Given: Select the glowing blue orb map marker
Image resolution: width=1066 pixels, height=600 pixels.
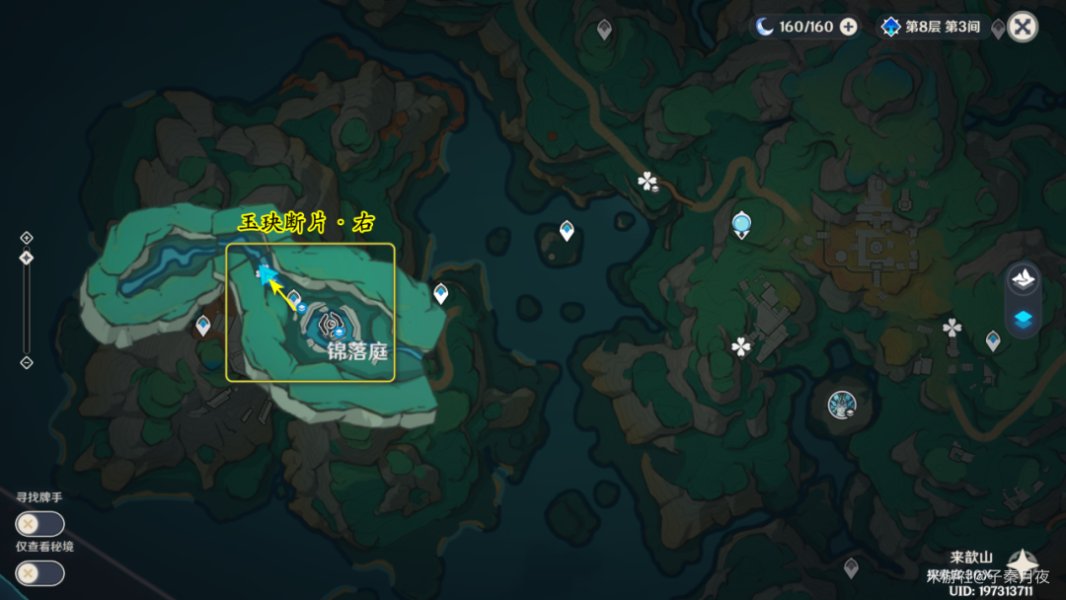Looking at the screenshot, I should [741, 222].
